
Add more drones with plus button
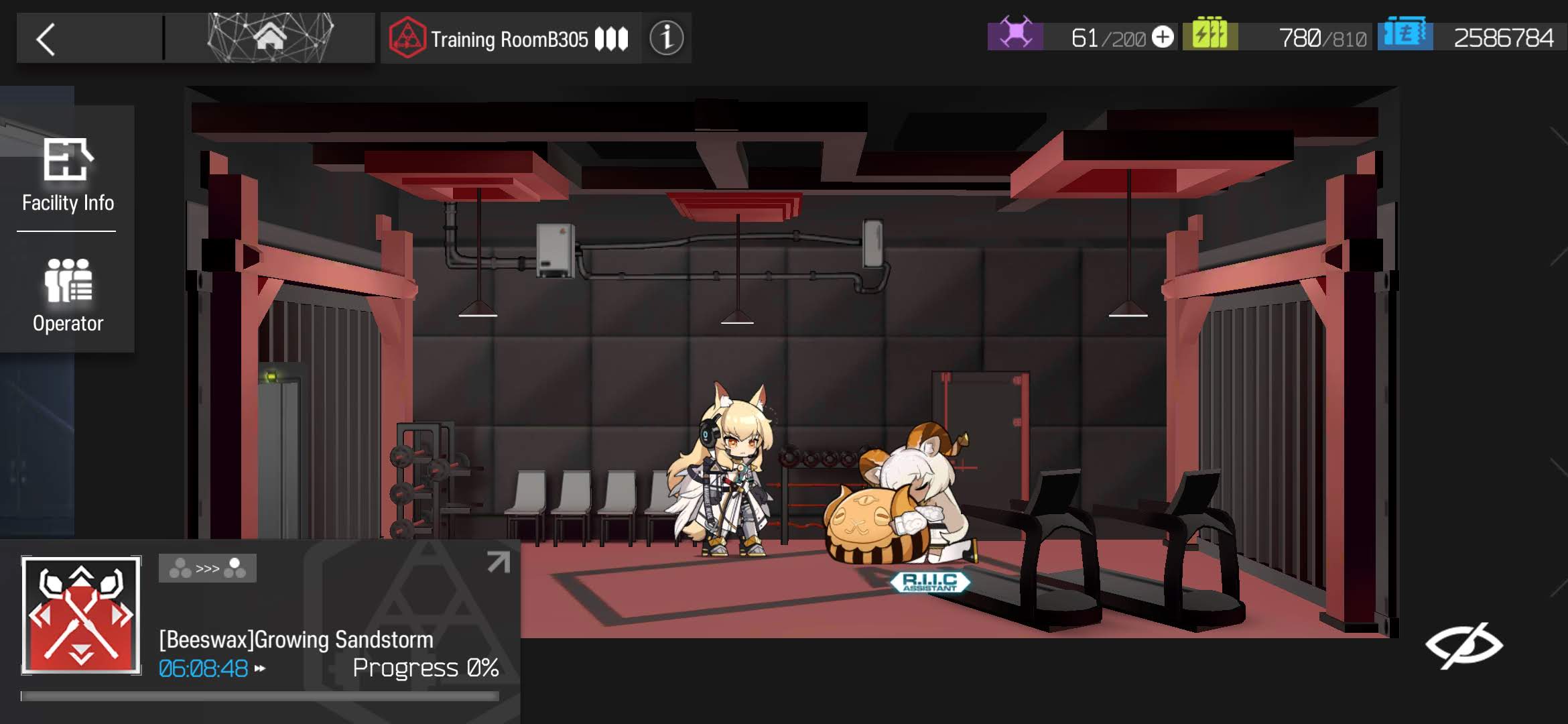(x=1163, y=38)
